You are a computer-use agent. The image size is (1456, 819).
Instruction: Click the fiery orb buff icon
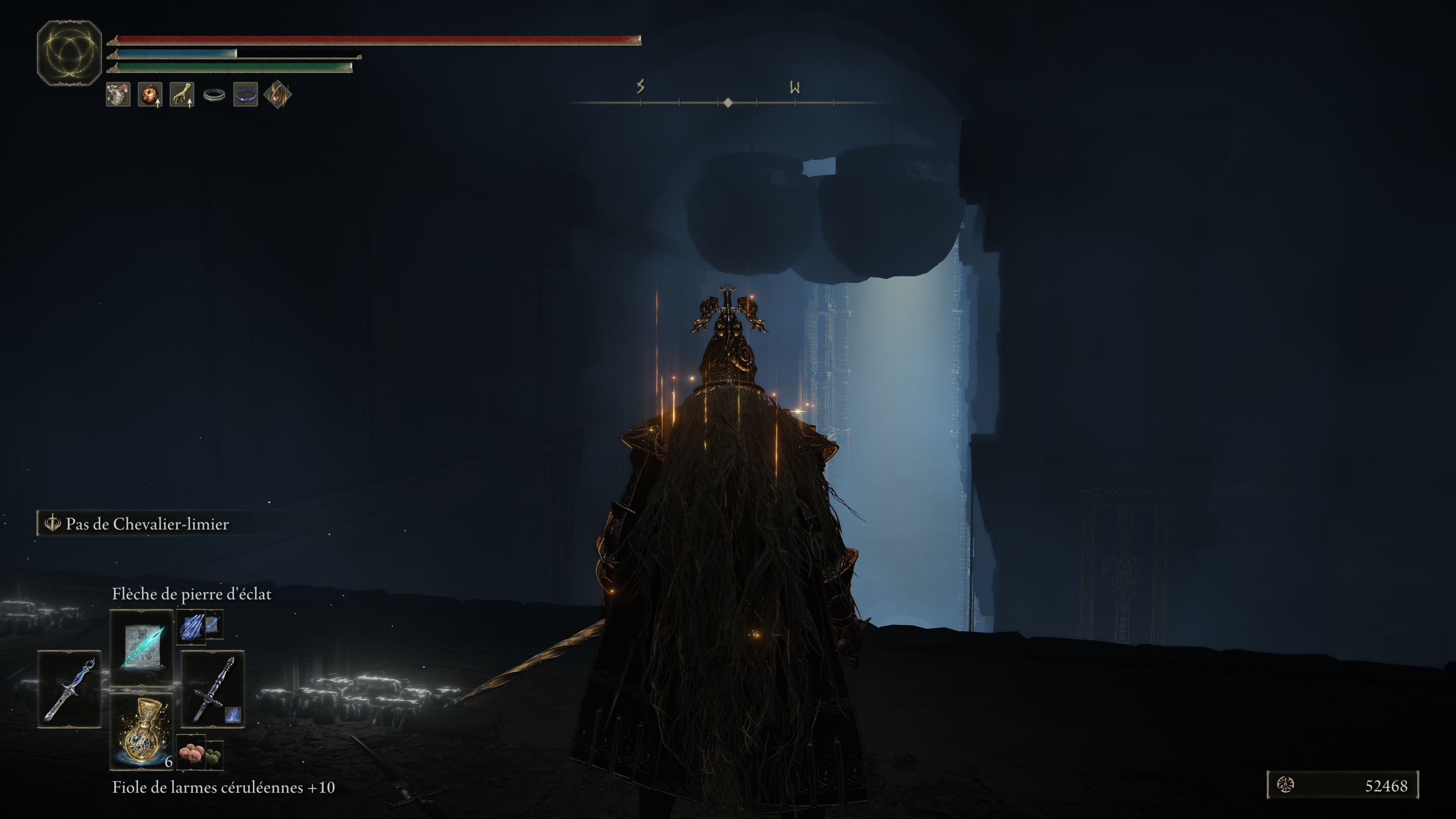pyautogui.click(x=150, y=94)
